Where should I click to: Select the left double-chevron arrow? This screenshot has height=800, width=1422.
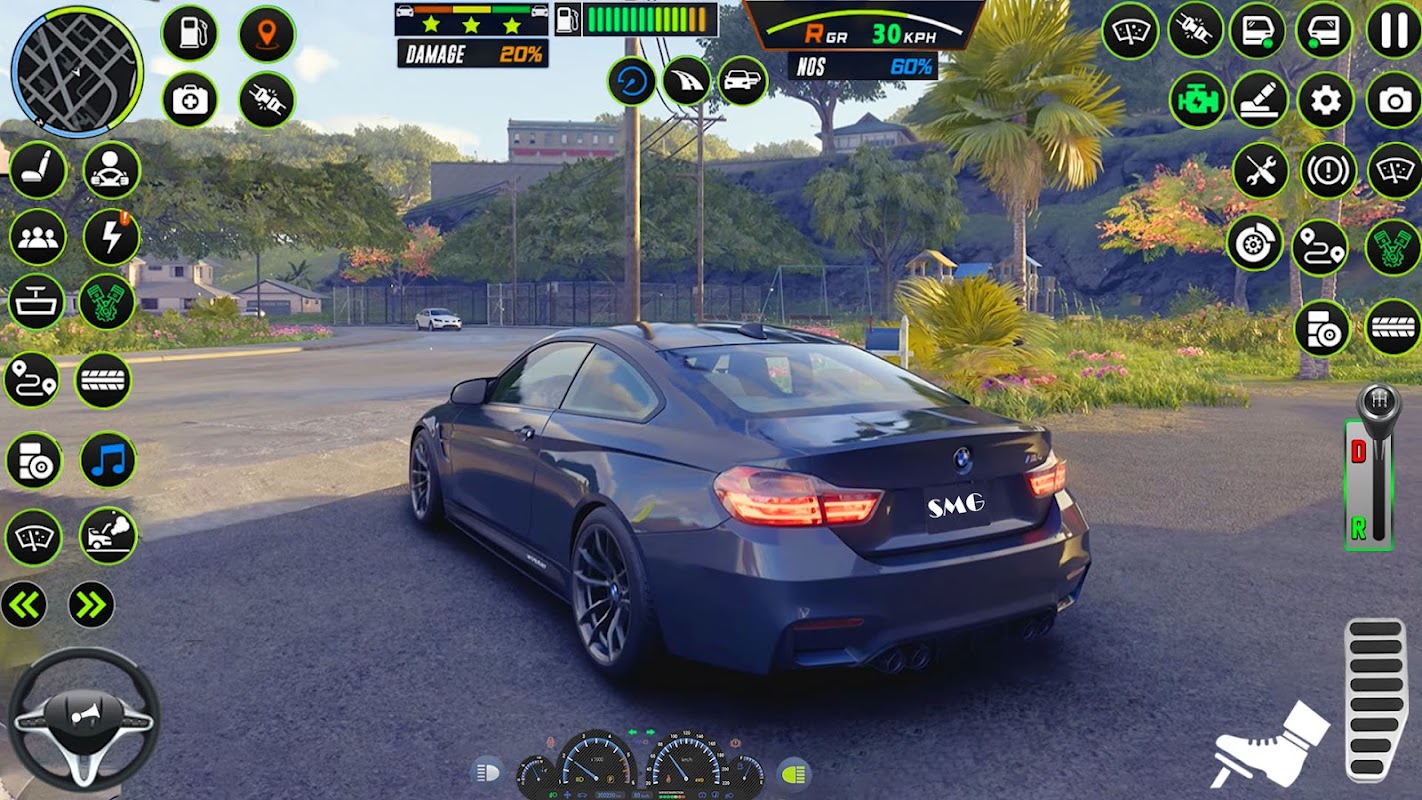tap(23, 604)
